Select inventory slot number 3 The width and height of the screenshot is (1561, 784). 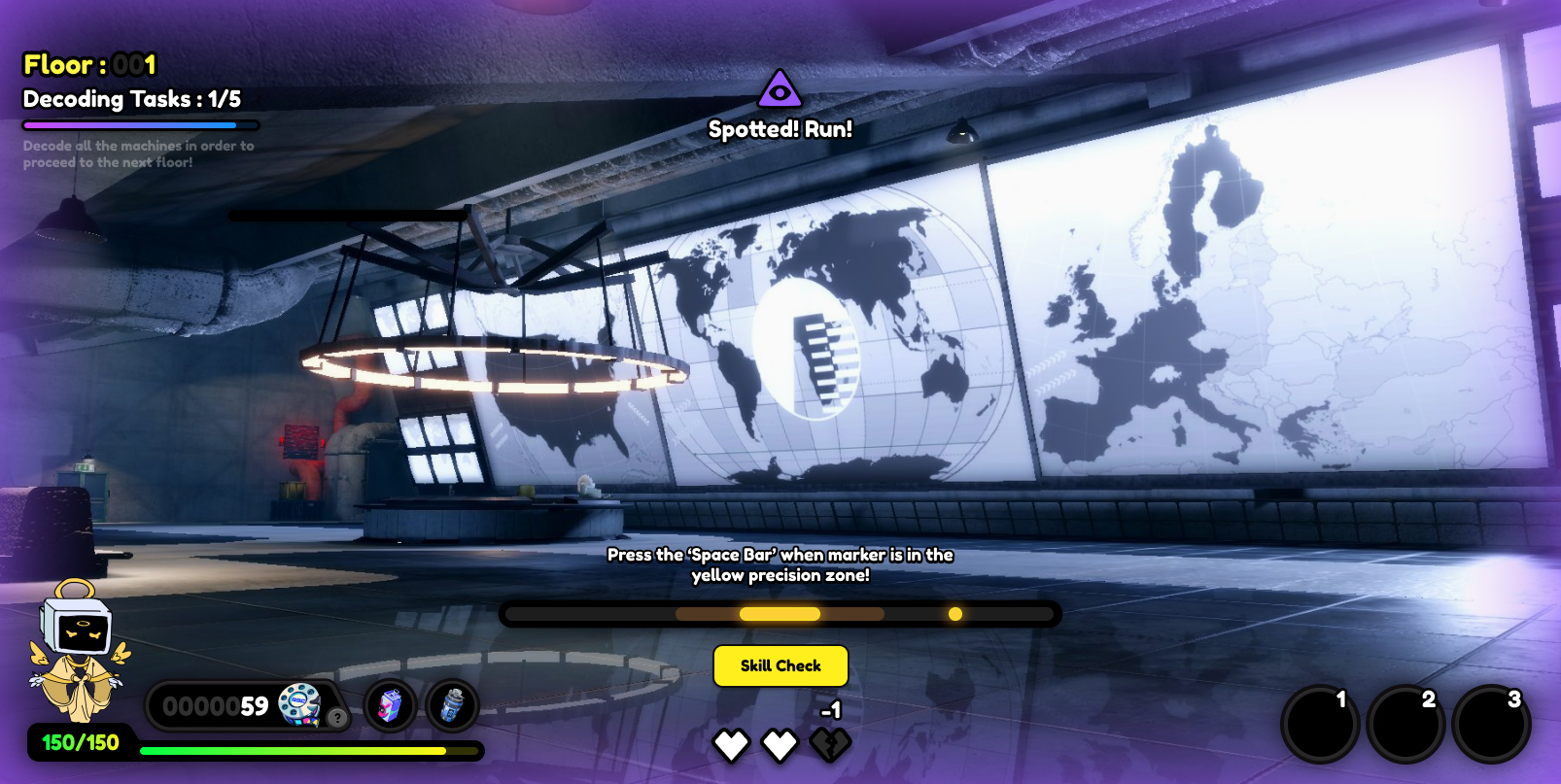pos(1490,725)
